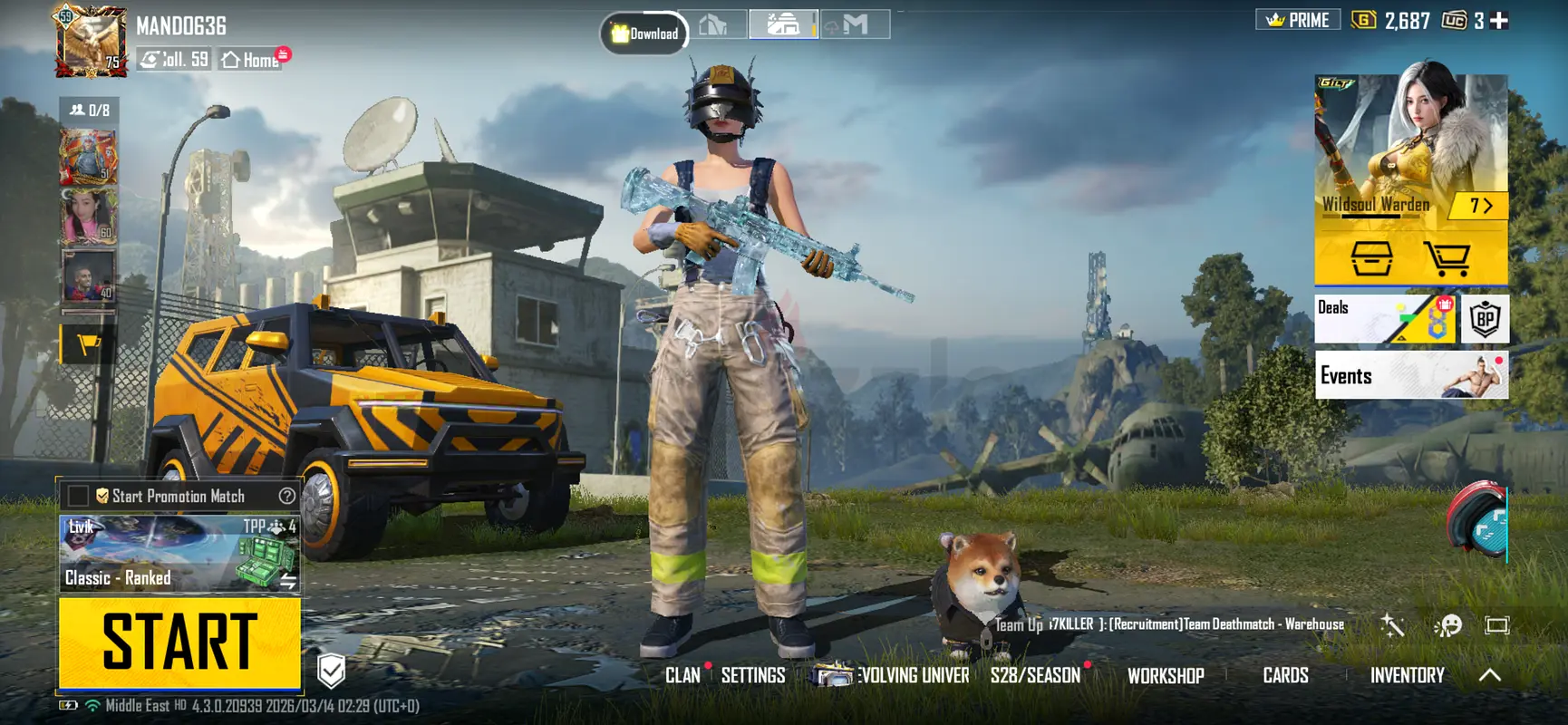The height and width of the screenshot is (725, 1568).
Task: Open the Inventory
Action: coord(1407,675)
